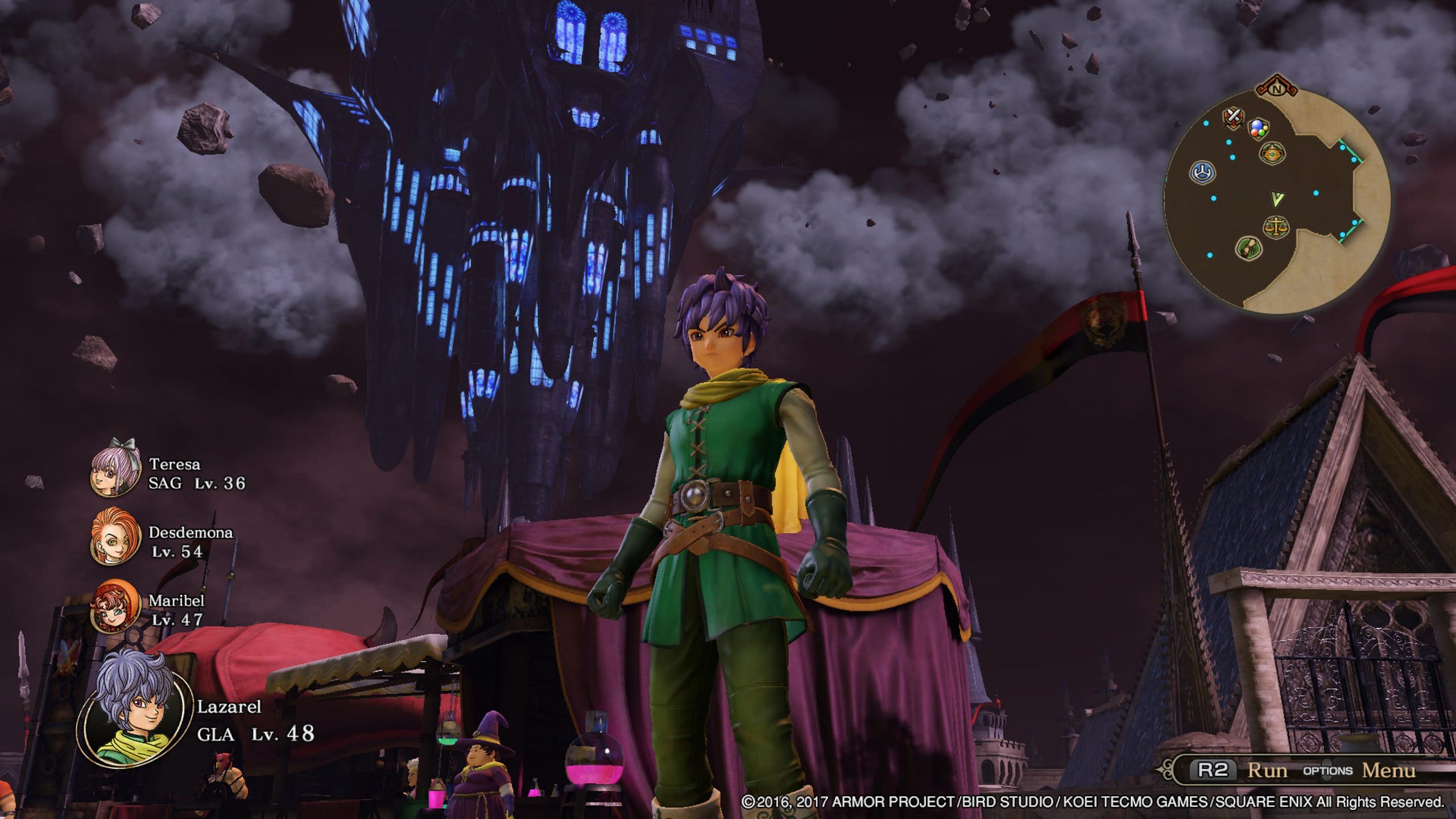Select the blue emblem marker on minimap

[1203, 172]
